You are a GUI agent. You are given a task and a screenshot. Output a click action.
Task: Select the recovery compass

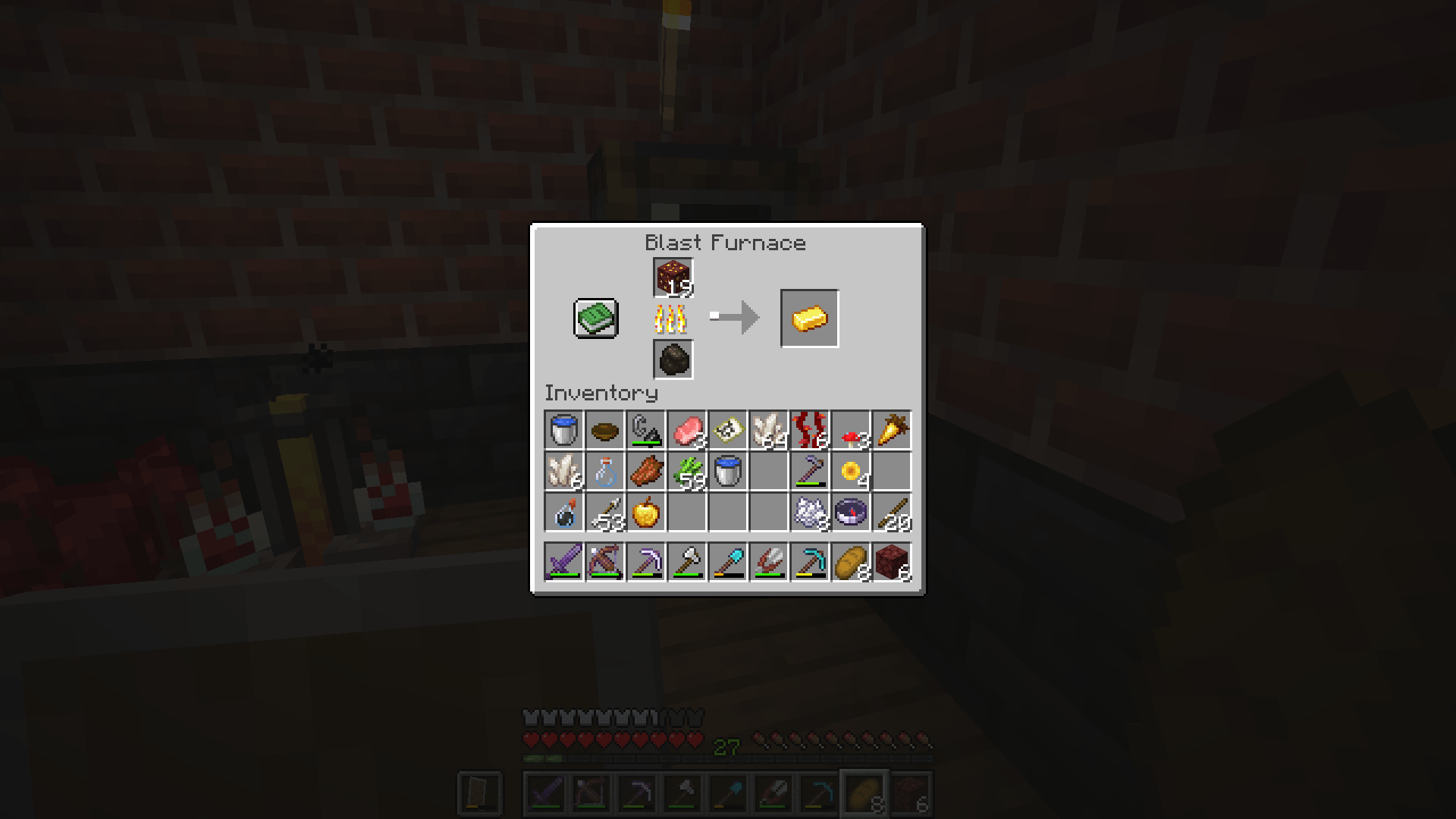(x=849, y=512)
